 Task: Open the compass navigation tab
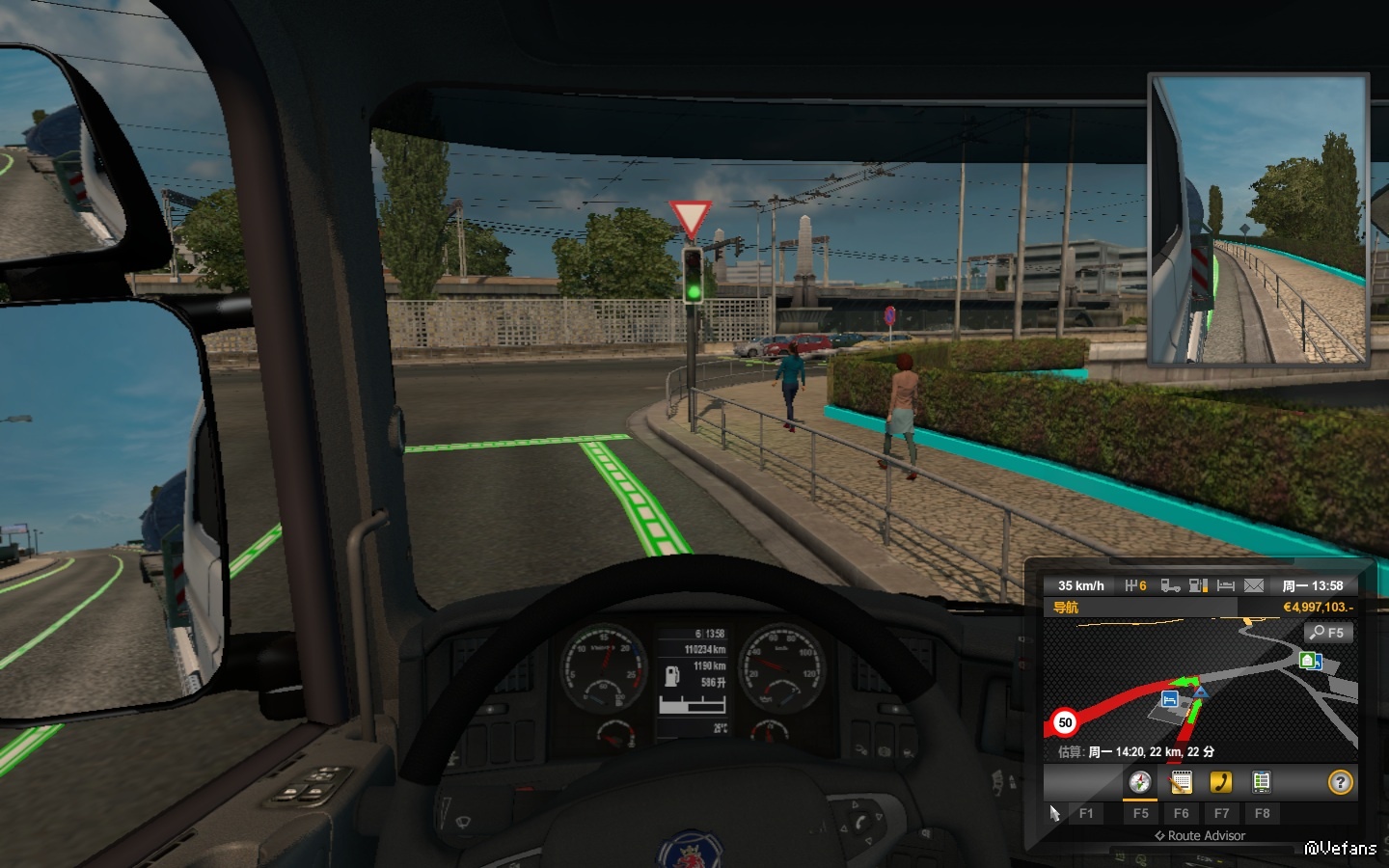click(1140, 782)
